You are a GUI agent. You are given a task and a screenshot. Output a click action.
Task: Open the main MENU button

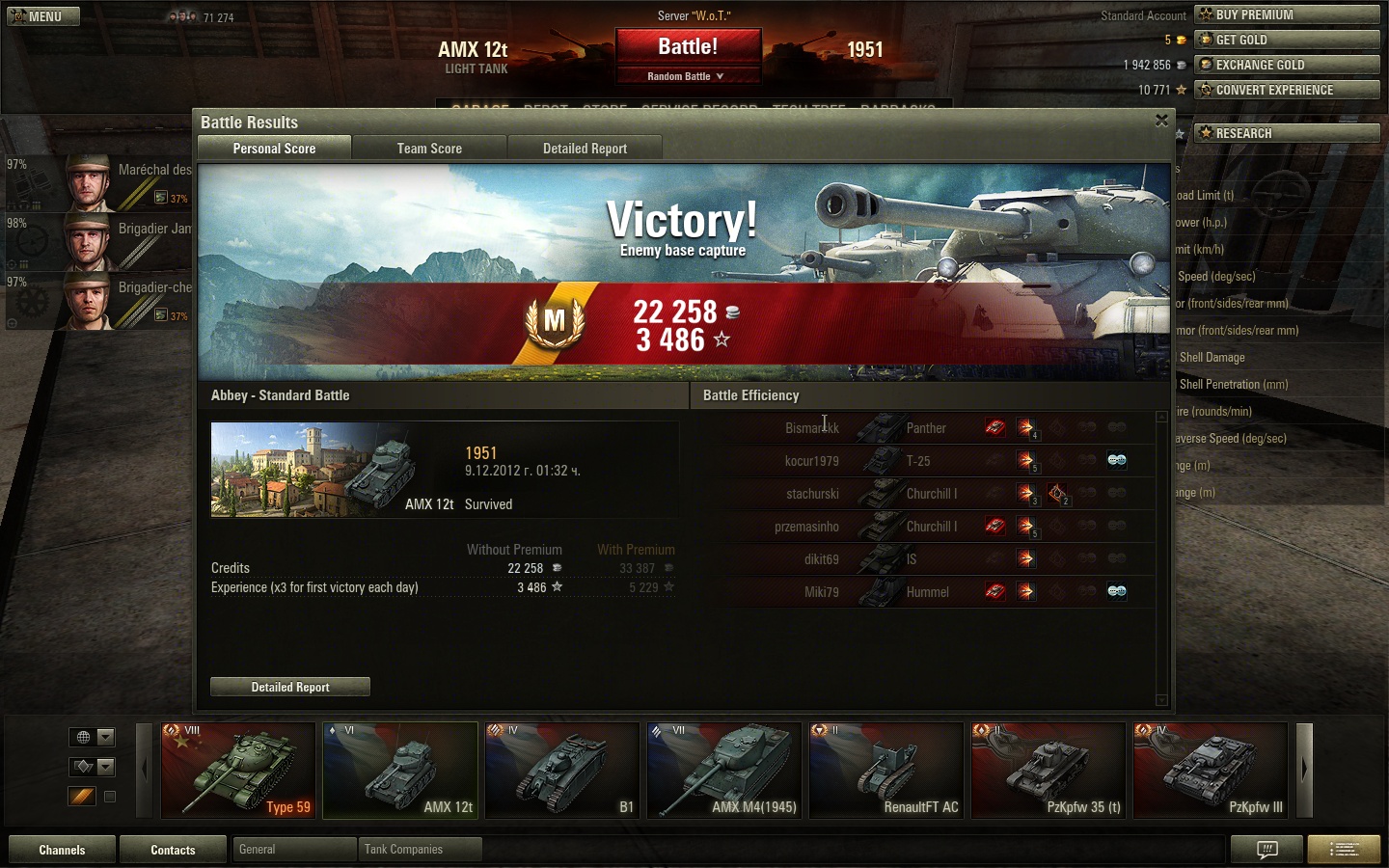[43, 16]
